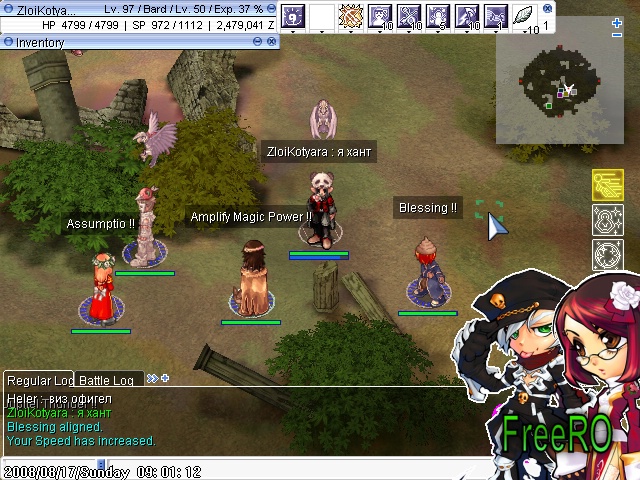The image size is (640, 480).
Task: Add a new chat tab with plus icon
Action: pos(165,379)
